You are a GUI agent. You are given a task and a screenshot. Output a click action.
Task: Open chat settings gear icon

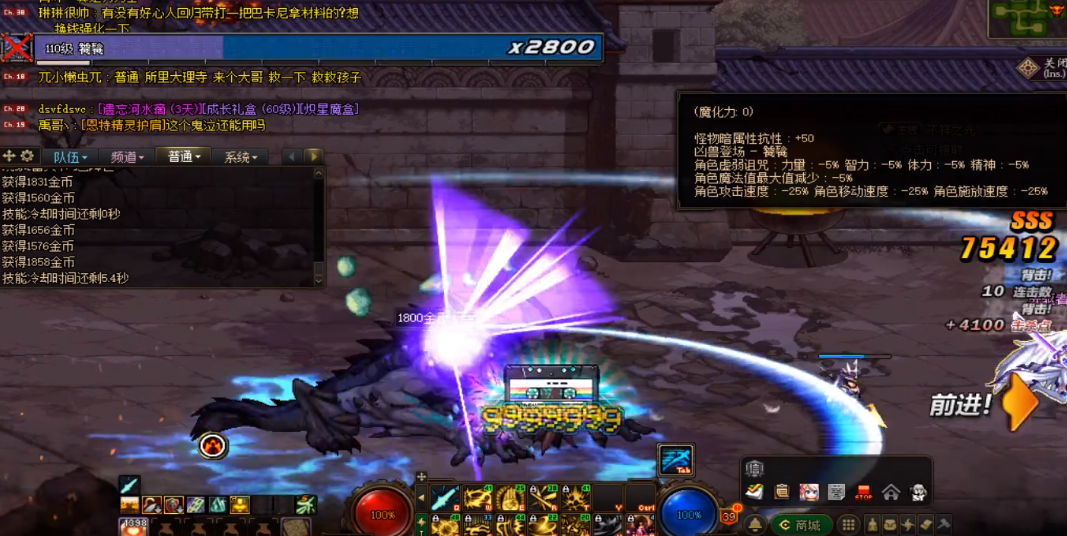(27, 156)
